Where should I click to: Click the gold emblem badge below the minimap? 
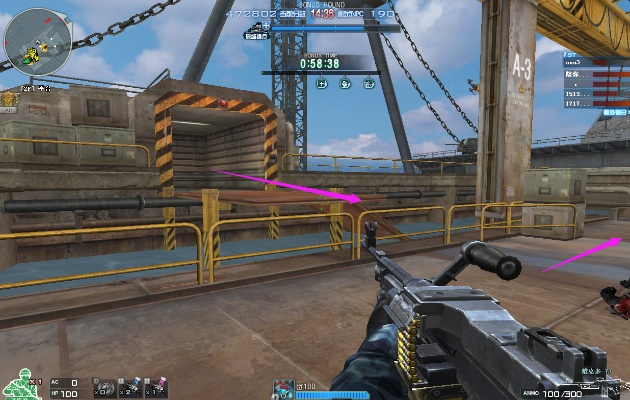[10, 98]
